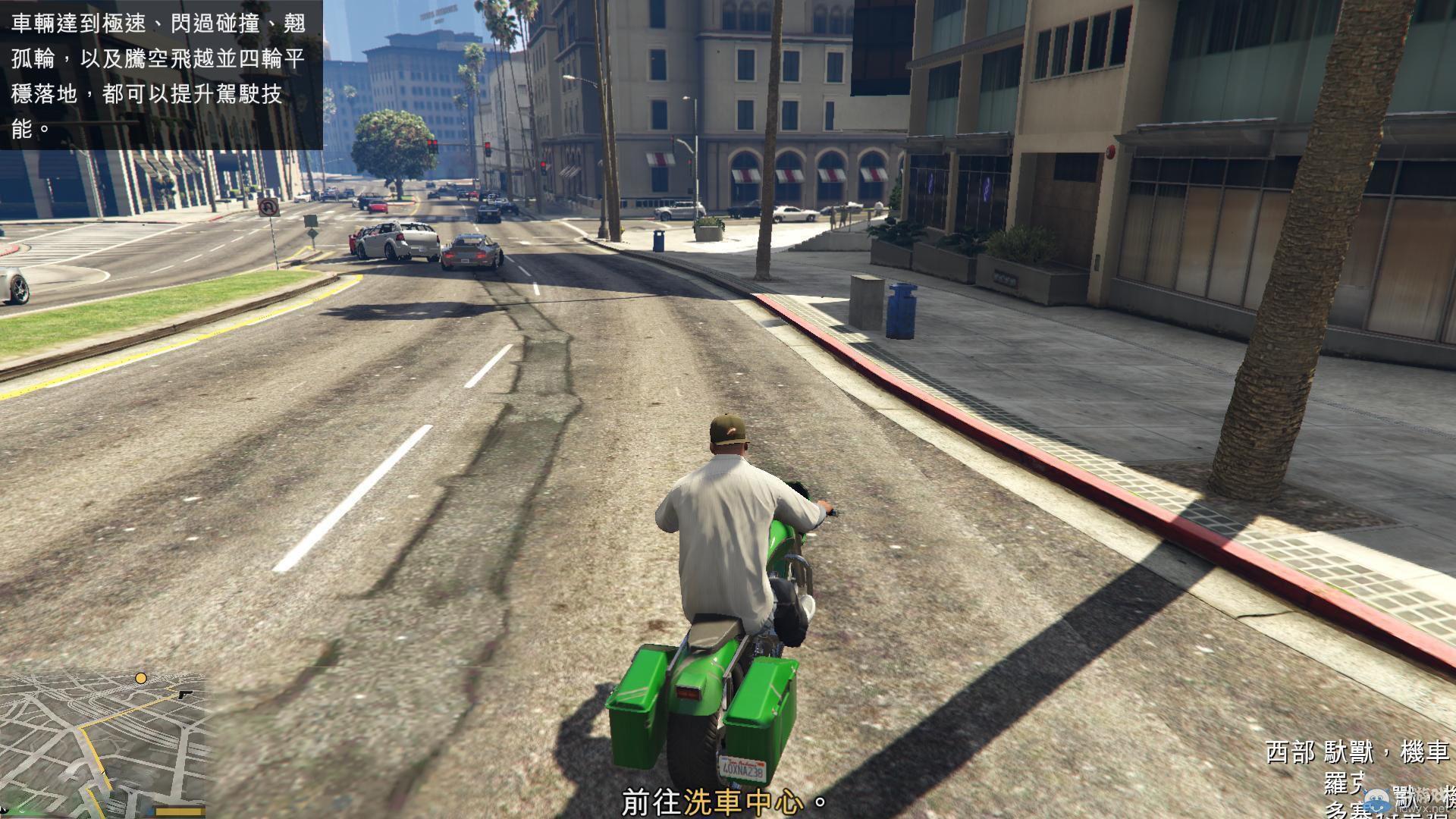1456x819 pixels.
Task: Select the yellow mission blip on the minimap
Action: tap(141, 678)
